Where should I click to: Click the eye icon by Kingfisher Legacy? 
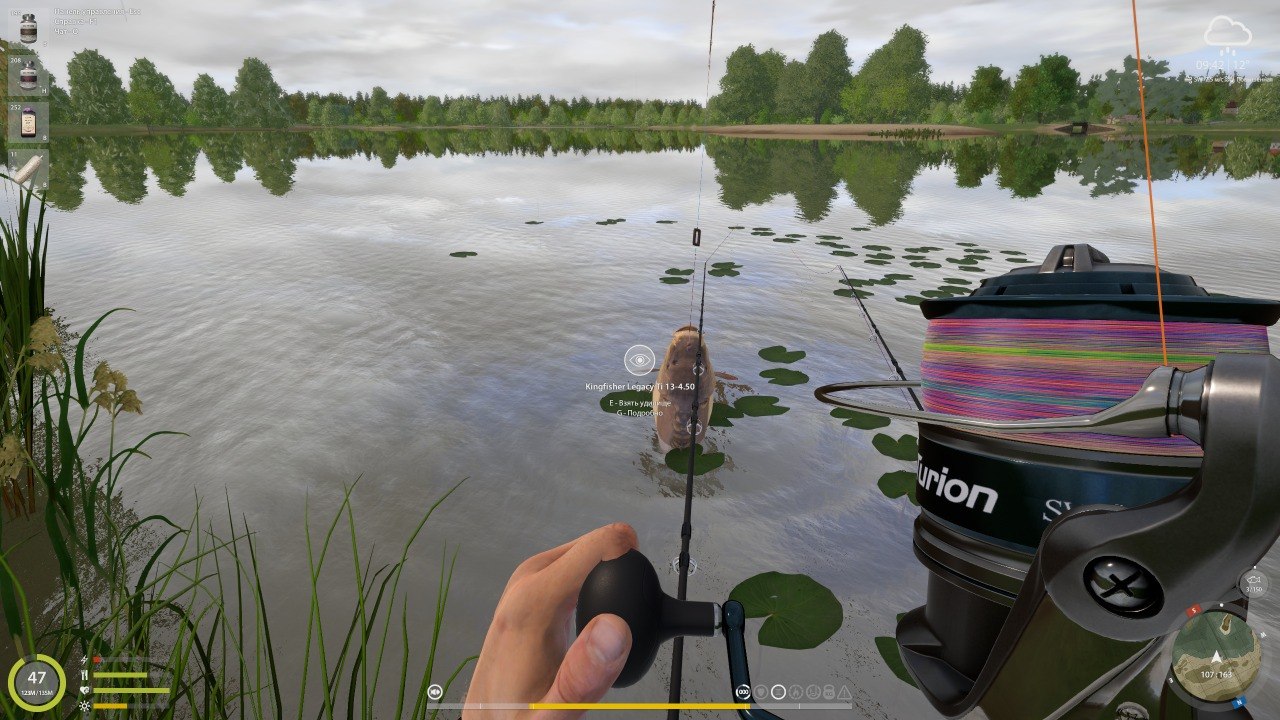click(639, 360)
